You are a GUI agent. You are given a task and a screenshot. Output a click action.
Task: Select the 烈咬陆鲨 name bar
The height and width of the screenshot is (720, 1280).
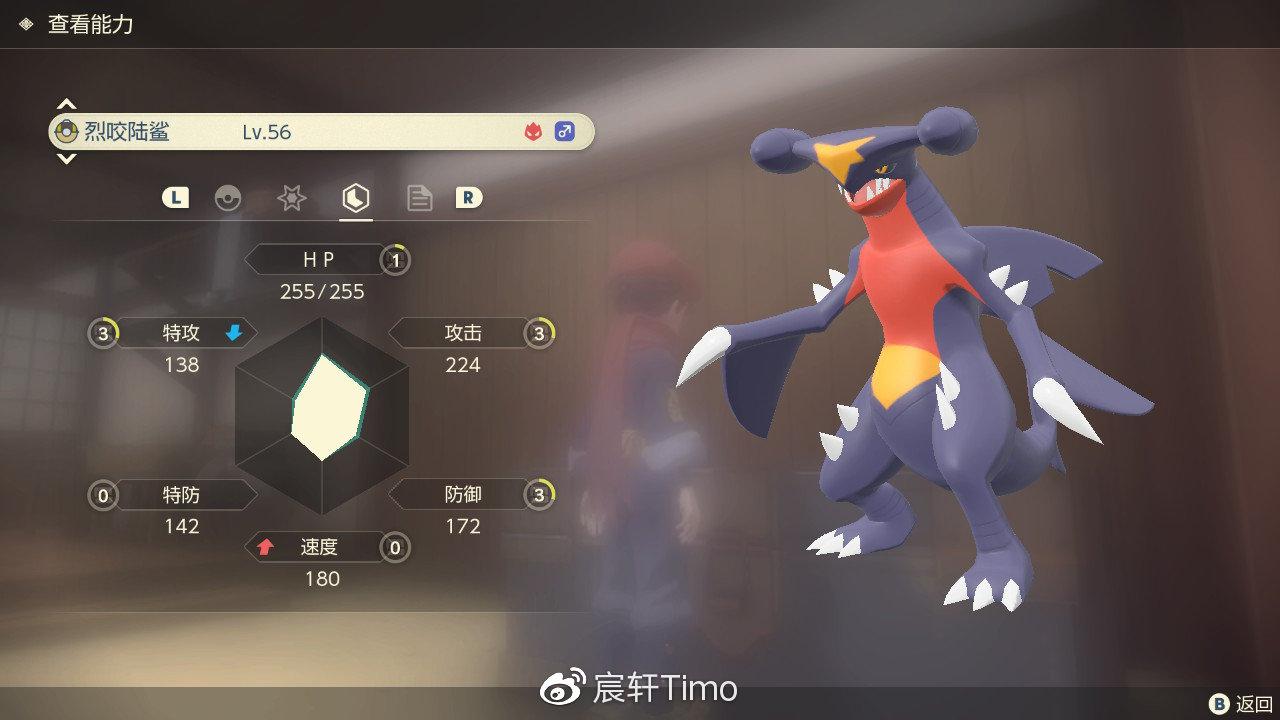320,132
